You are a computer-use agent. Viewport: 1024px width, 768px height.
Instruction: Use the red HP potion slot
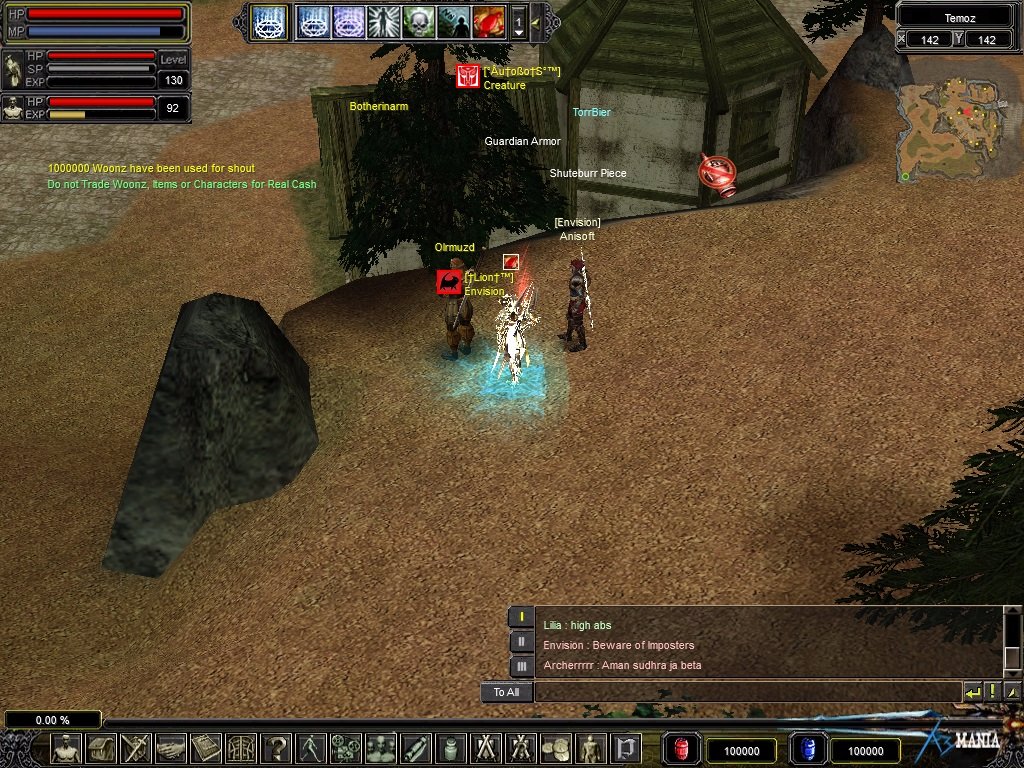pos(682,749)
